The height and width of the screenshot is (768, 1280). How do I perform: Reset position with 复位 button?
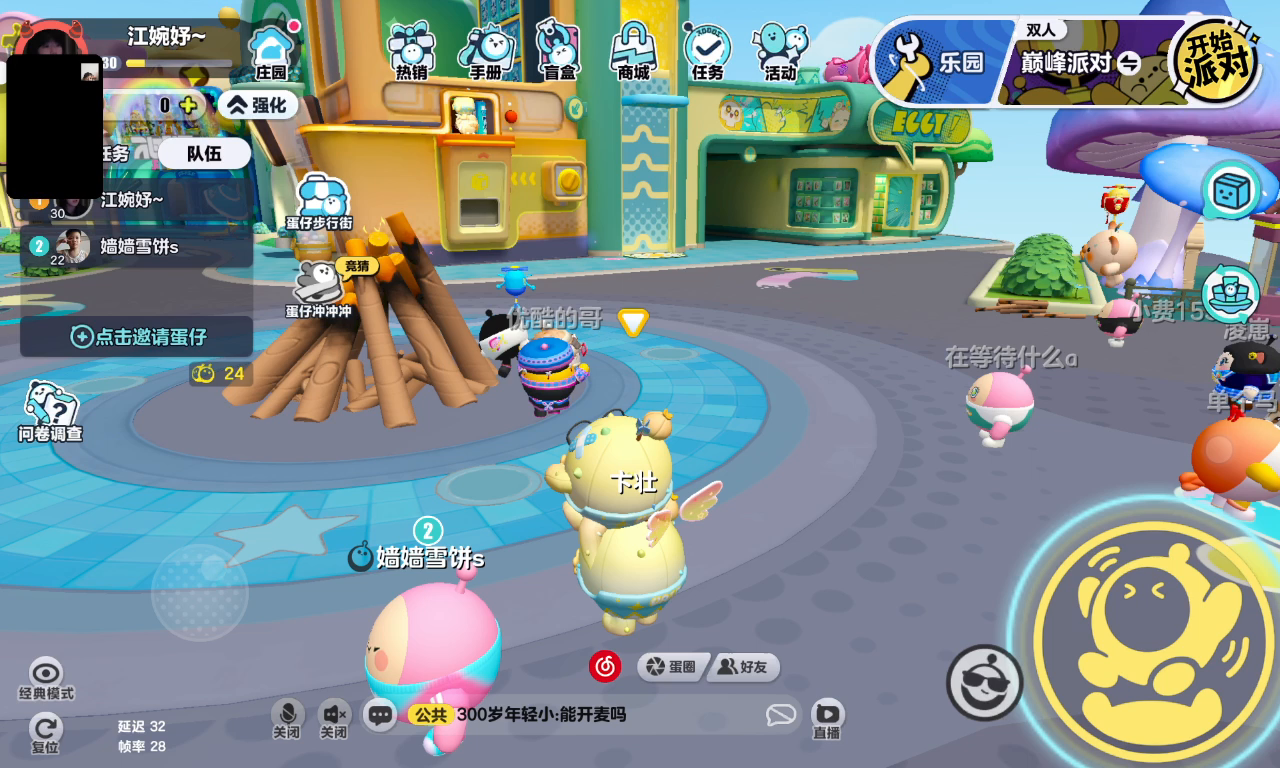45,733
